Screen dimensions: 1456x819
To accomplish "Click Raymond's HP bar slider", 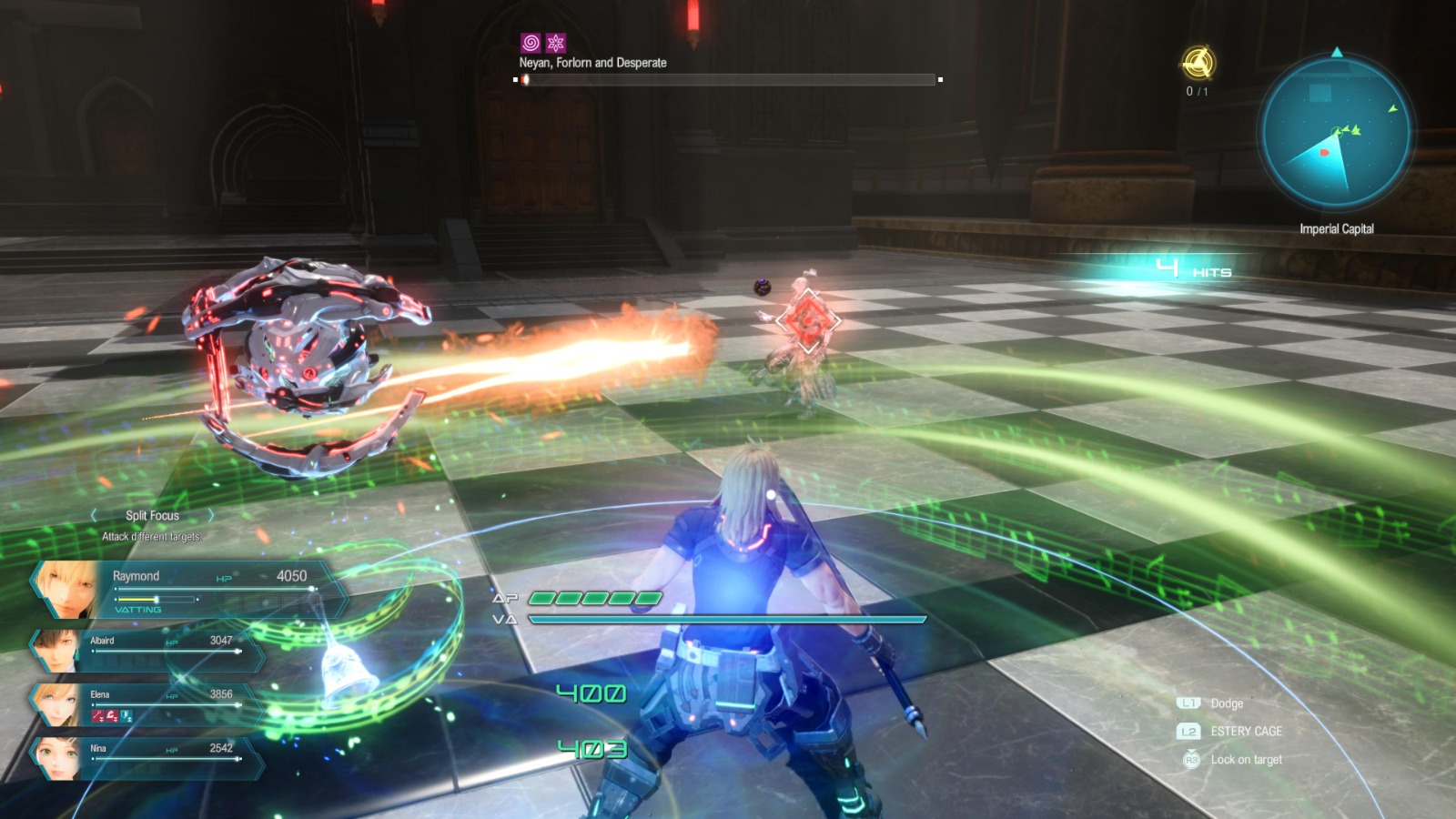I will coord(314,590).
